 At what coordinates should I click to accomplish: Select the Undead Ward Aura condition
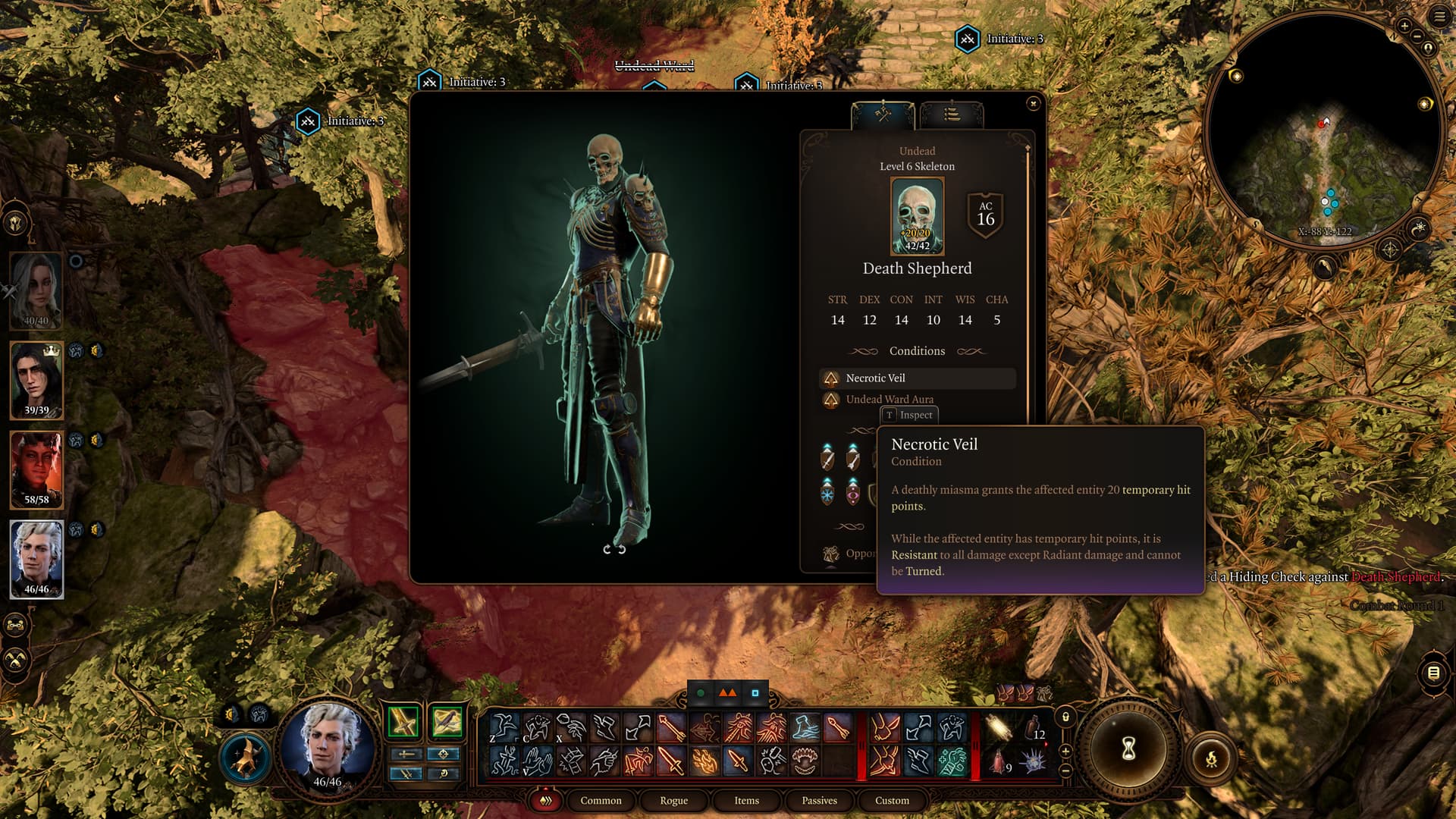(x=890, y=399)
